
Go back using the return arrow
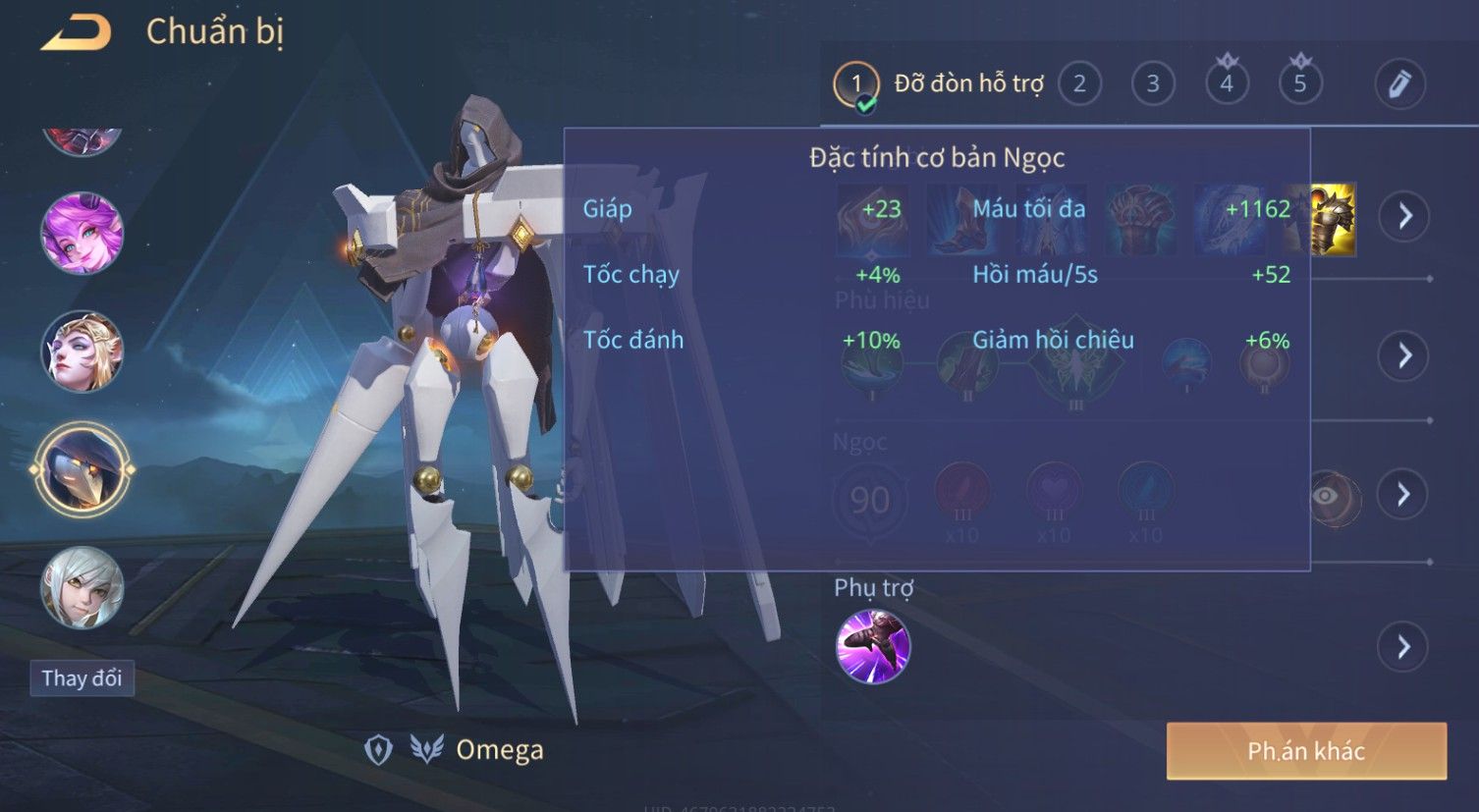point(77,33)
